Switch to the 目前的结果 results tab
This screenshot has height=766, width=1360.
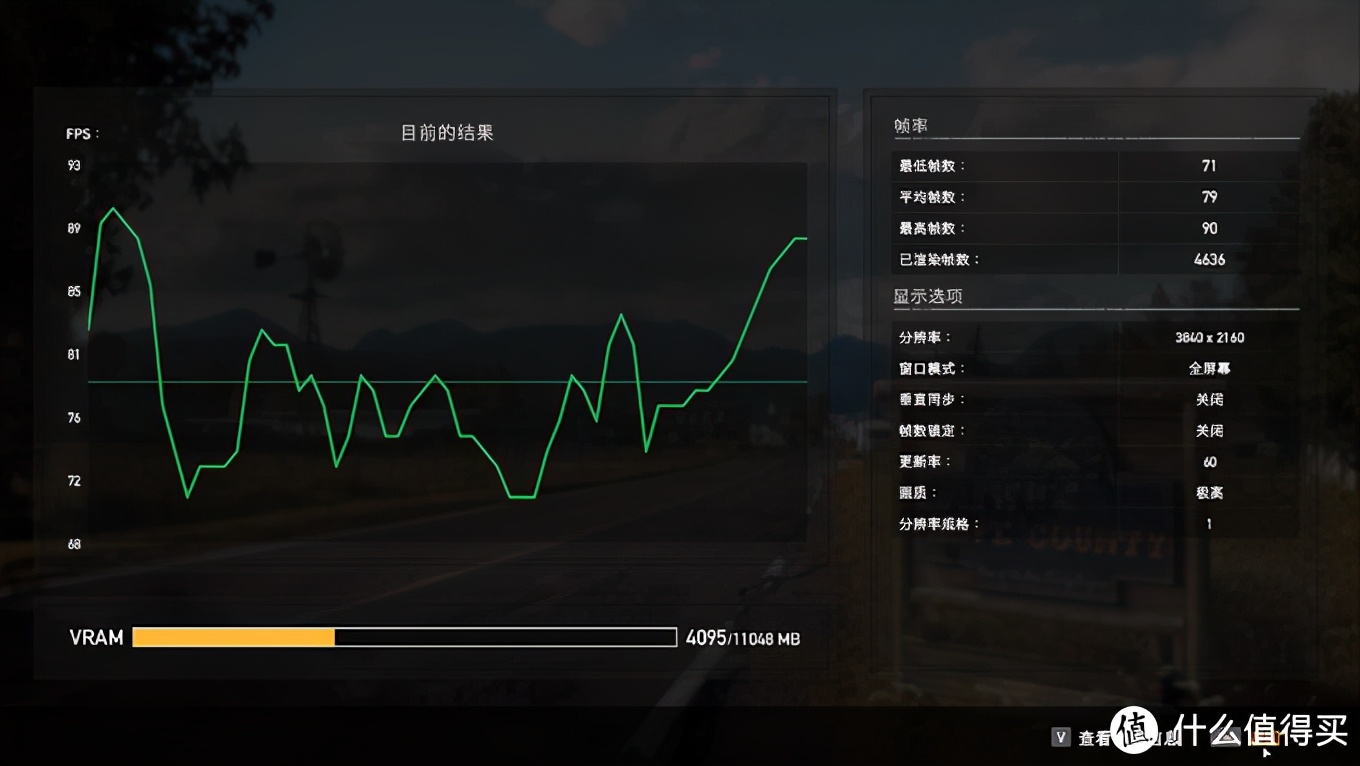[446, 132]
